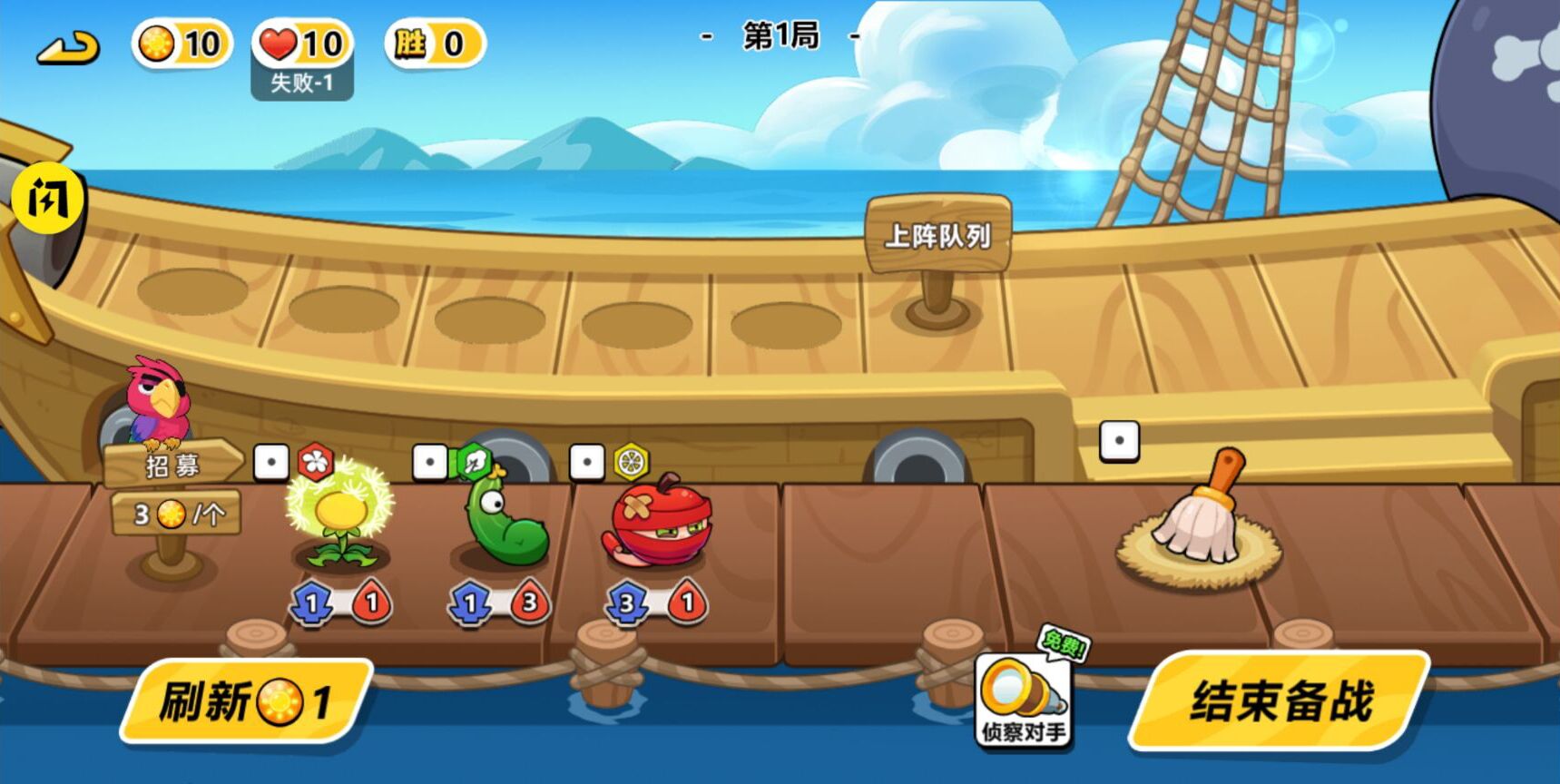Select the broom item on the nest
The image size is (1560, 784).
pyautogui.click(x=1200, y=519)
